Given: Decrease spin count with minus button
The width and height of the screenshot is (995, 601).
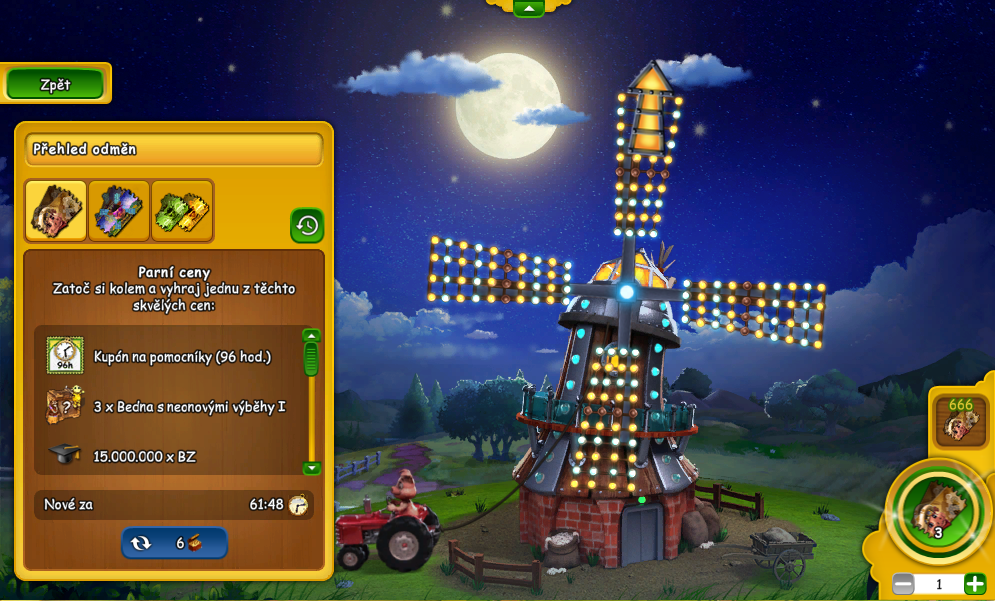Looking at the screenshot, I should coord(903,584).
